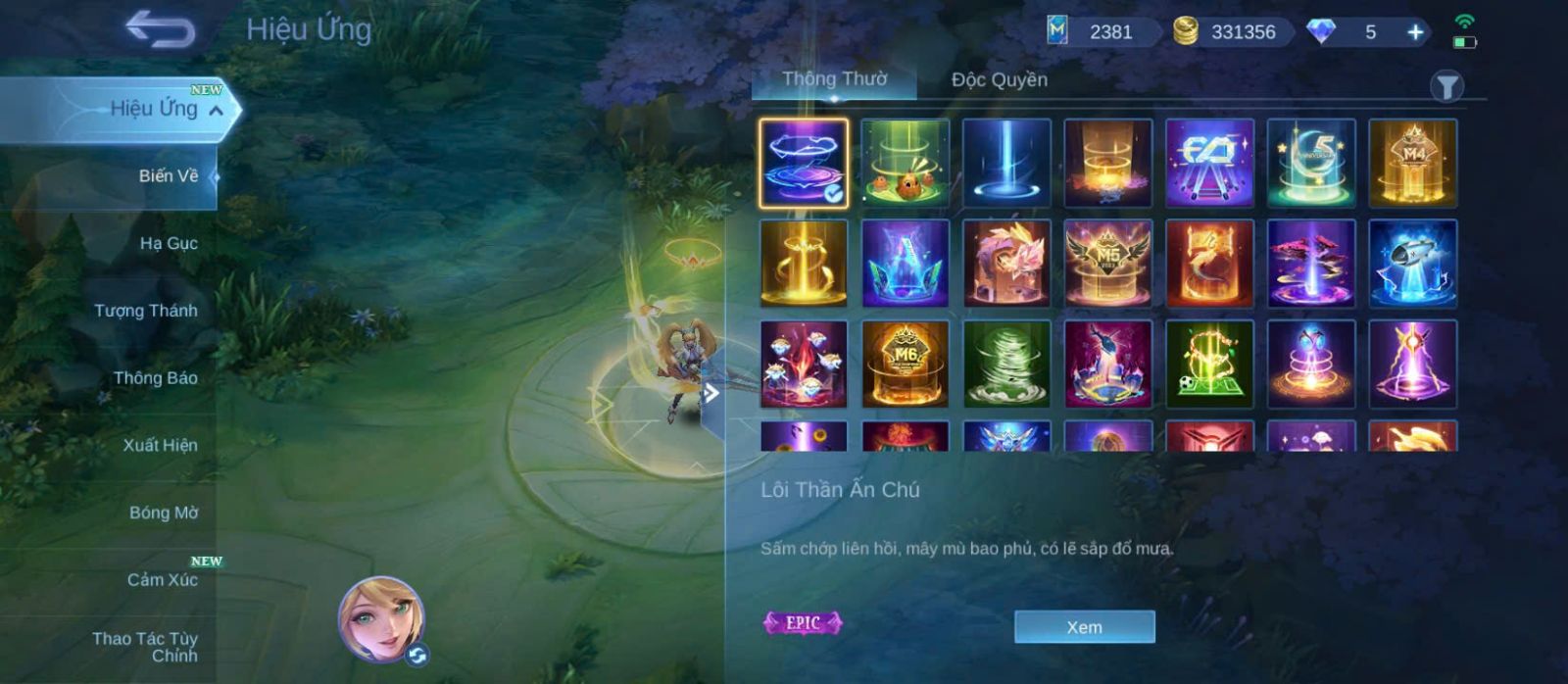Open the effects filter funnel
This screenshot has height=684, width=1568.
(1446, 86)
